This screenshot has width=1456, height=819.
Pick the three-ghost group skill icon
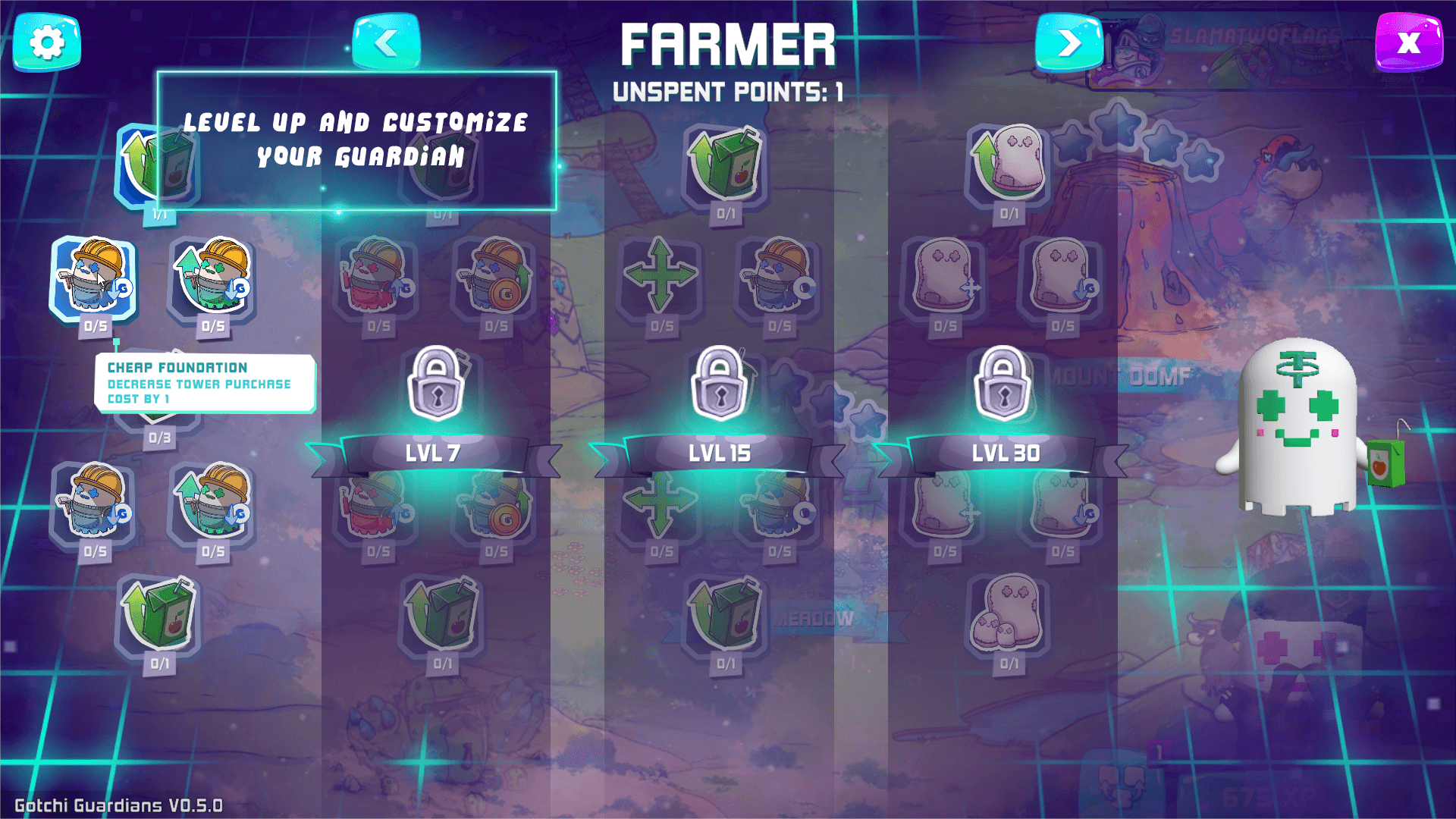pyautogui.click(x=1007, y=613)
